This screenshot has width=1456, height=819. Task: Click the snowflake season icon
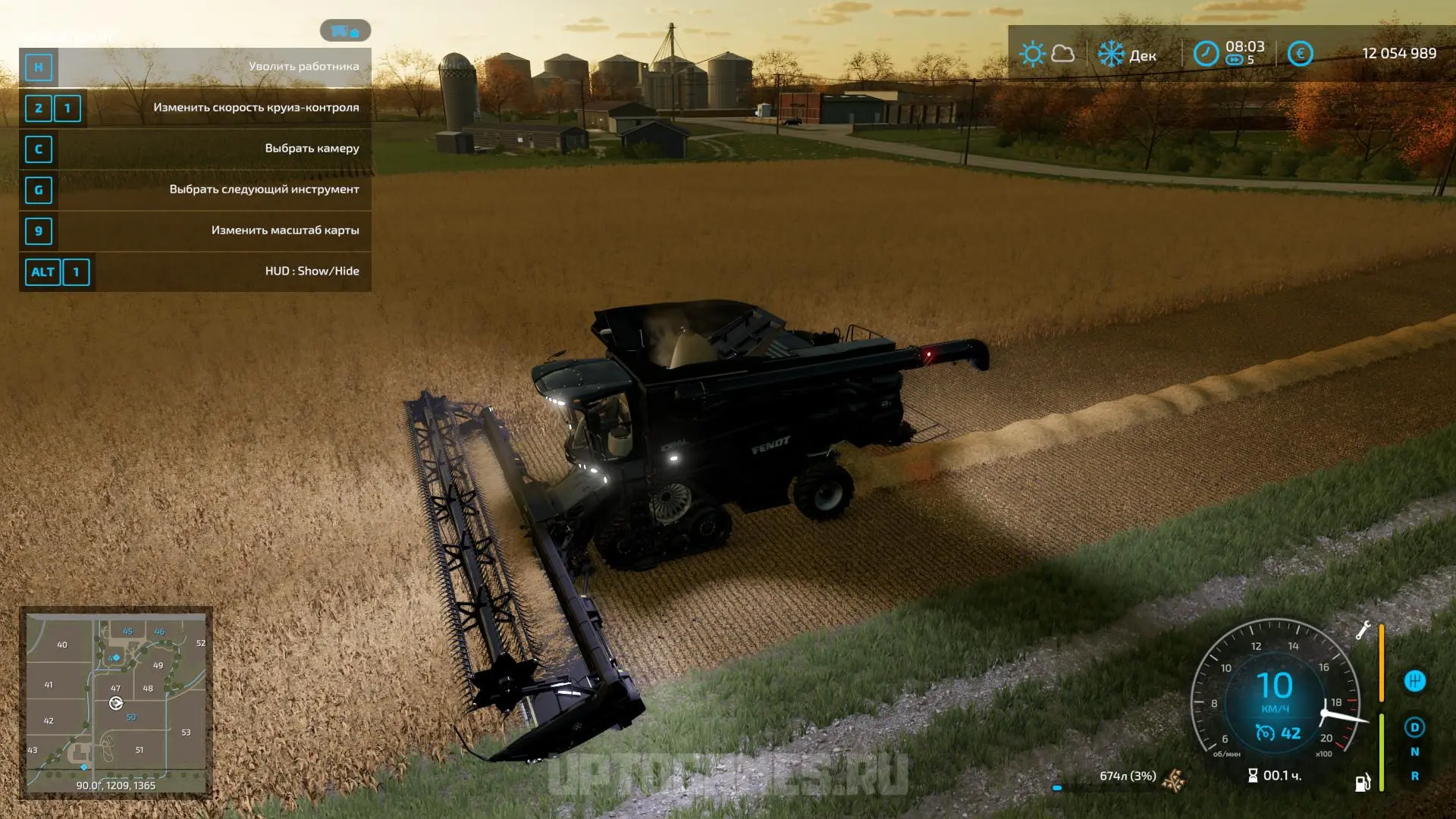[x=1111, y=54]
